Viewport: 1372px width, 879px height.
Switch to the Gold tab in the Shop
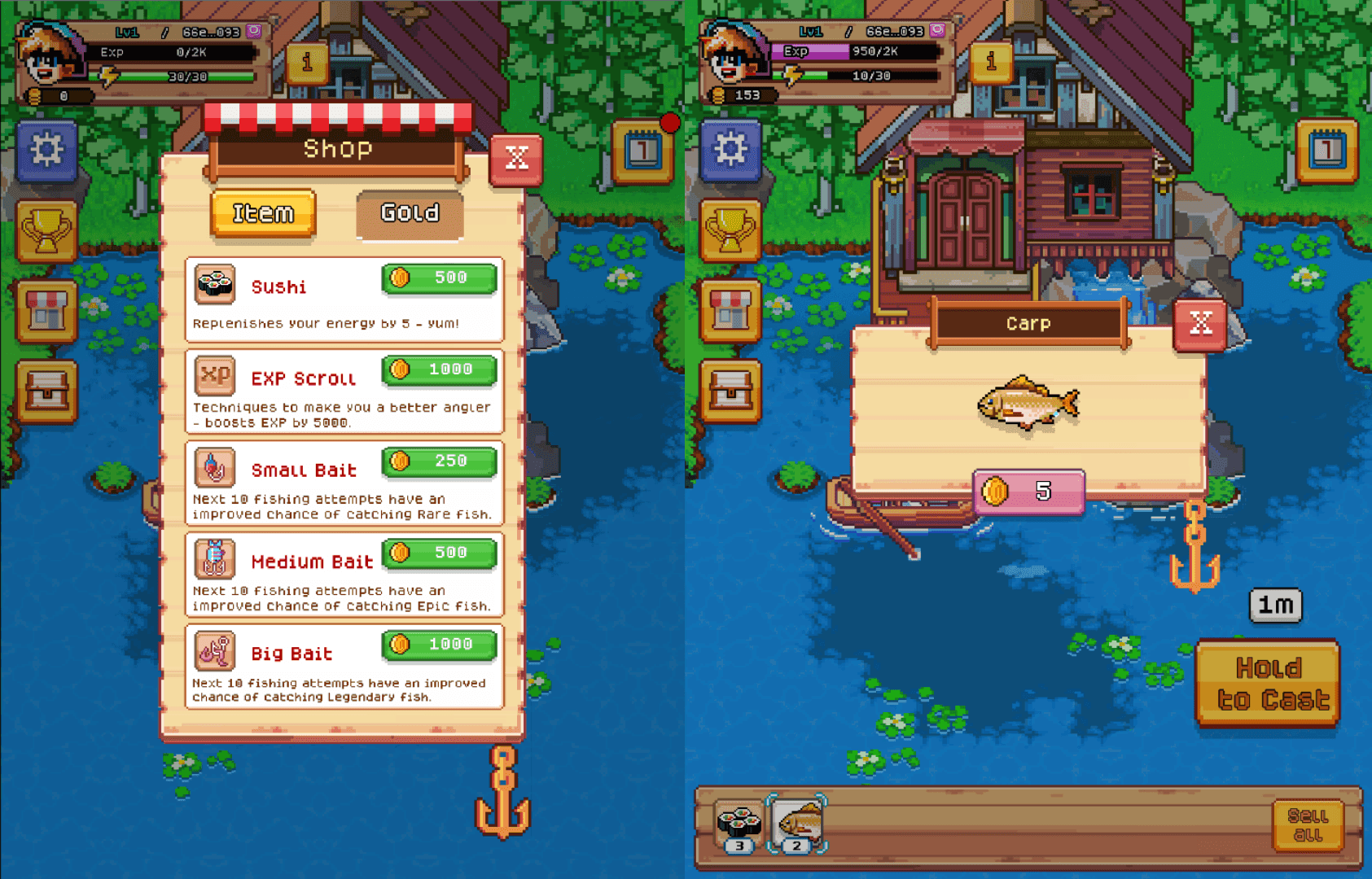410,213
